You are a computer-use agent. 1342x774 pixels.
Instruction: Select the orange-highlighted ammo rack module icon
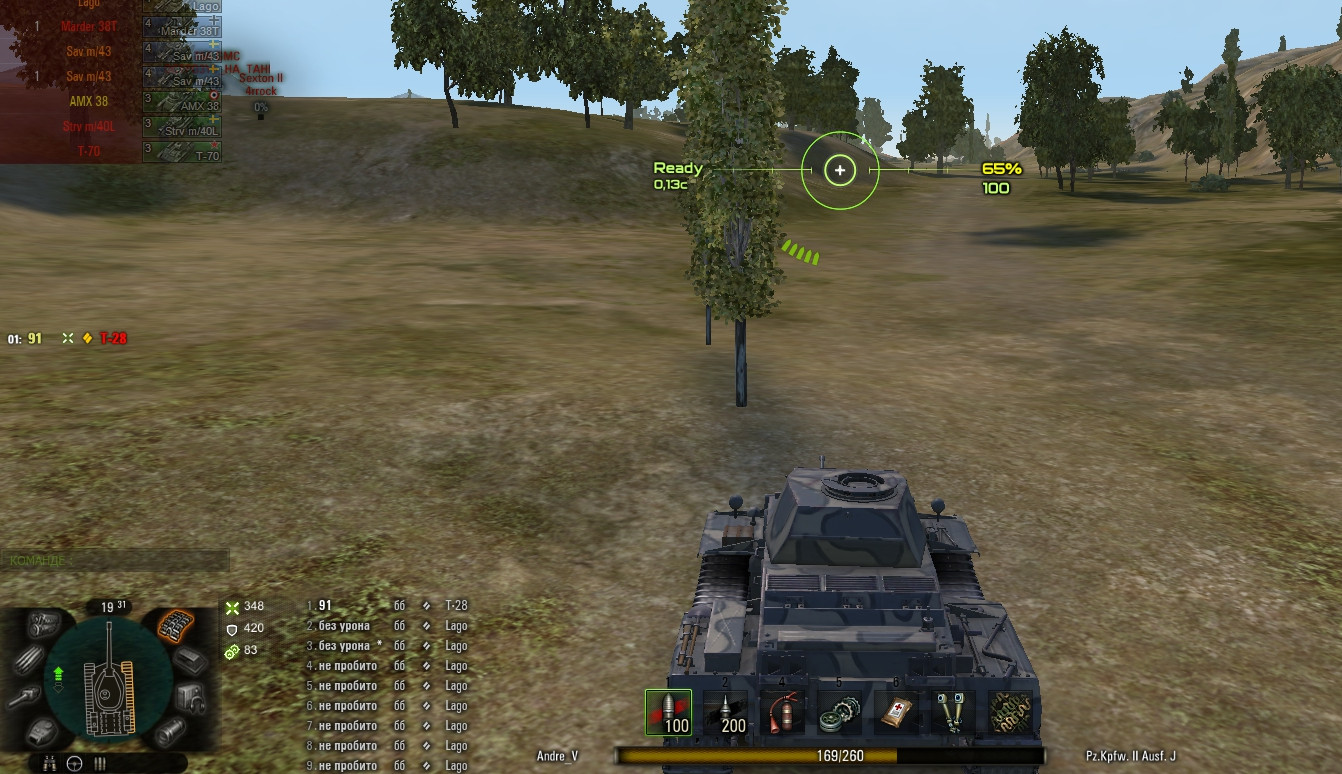click(176, 627)
